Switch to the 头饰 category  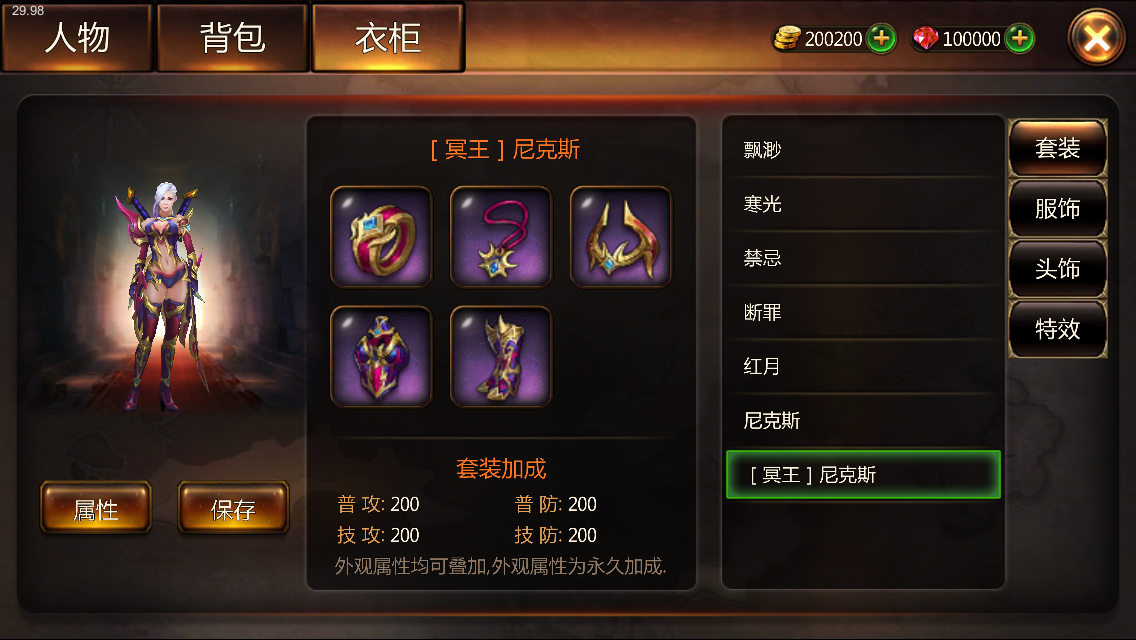[1057, 269]
